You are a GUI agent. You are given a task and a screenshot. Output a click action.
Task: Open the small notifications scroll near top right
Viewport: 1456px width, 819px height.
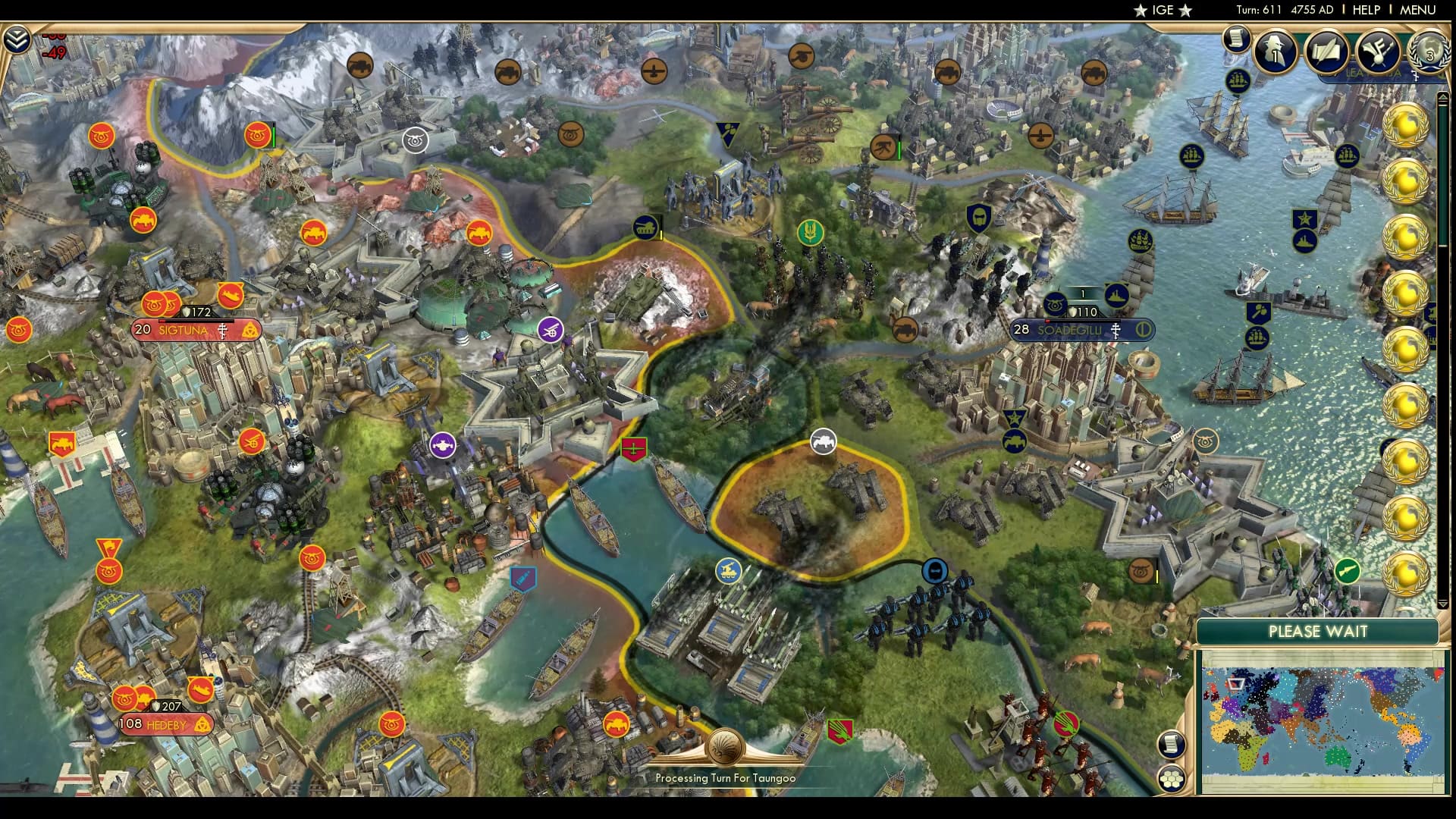[x=1236, y=39]
